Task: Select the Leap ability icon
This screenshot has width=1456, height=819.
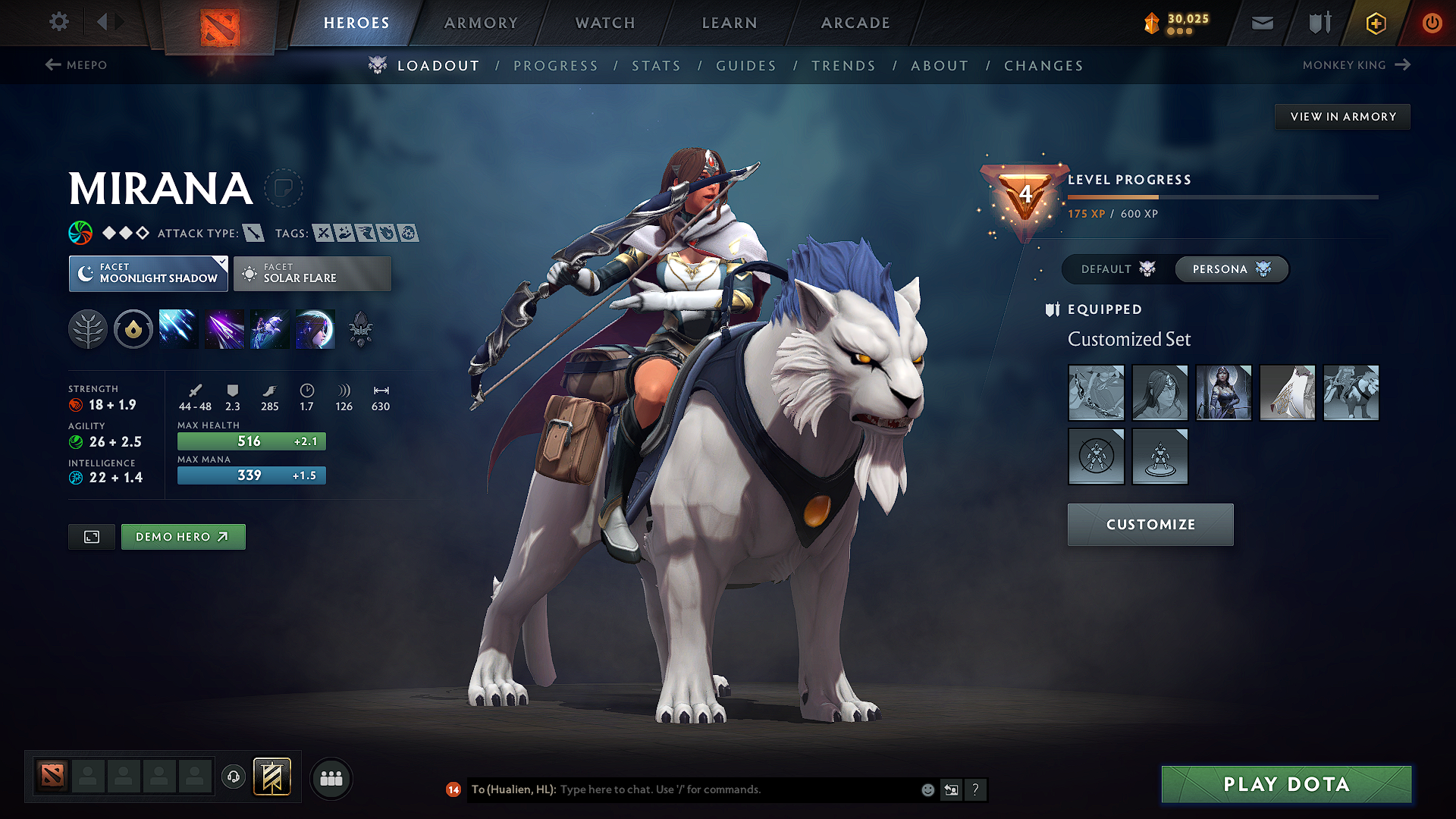Action: click(x=269, y=328)
